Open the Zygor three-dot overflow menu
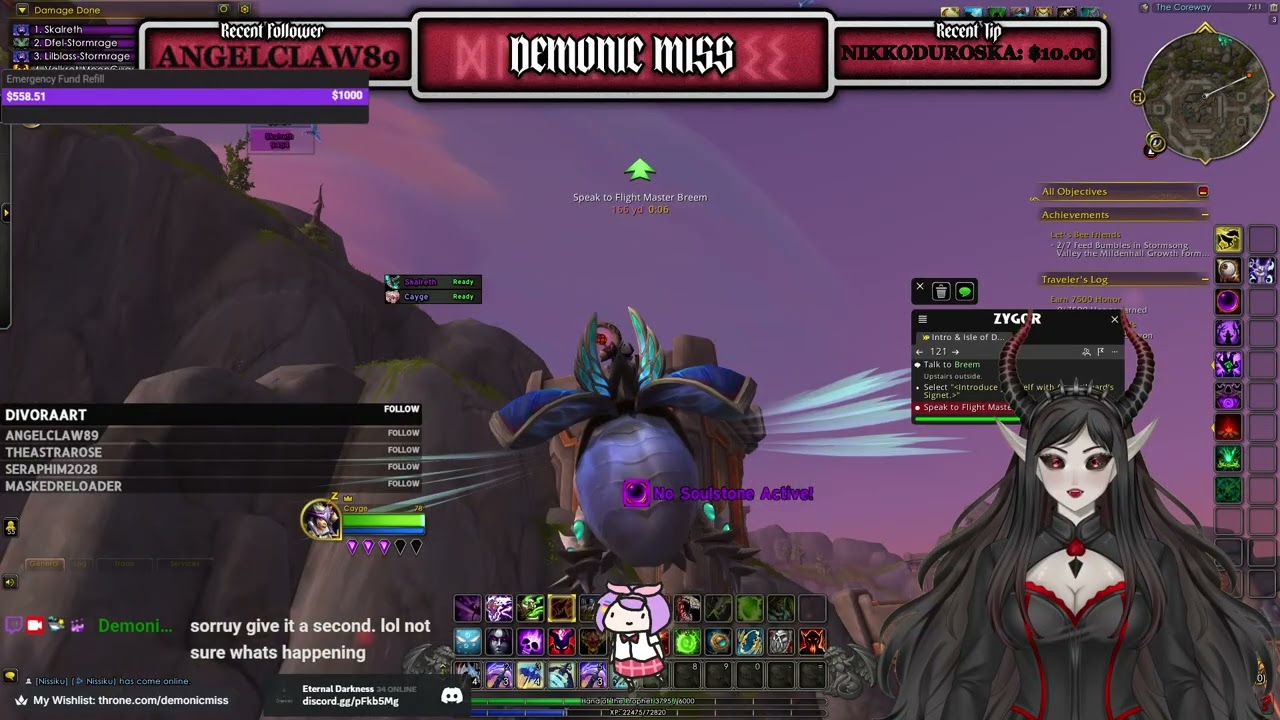Screen dimensions: 1280x720 point(1115,352)
